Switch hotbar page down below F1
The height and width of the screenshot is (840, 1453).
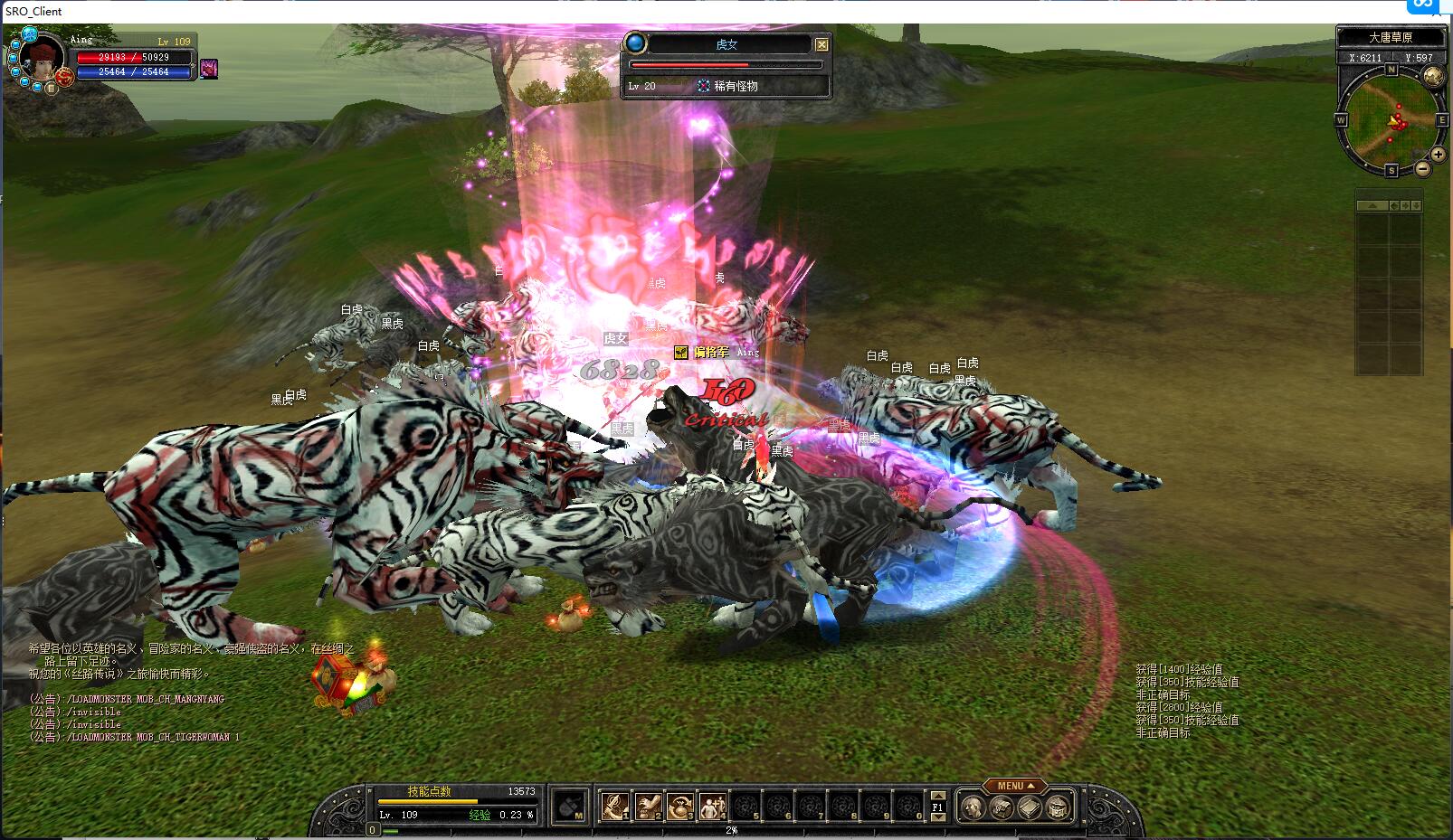[x=938, y=817]
